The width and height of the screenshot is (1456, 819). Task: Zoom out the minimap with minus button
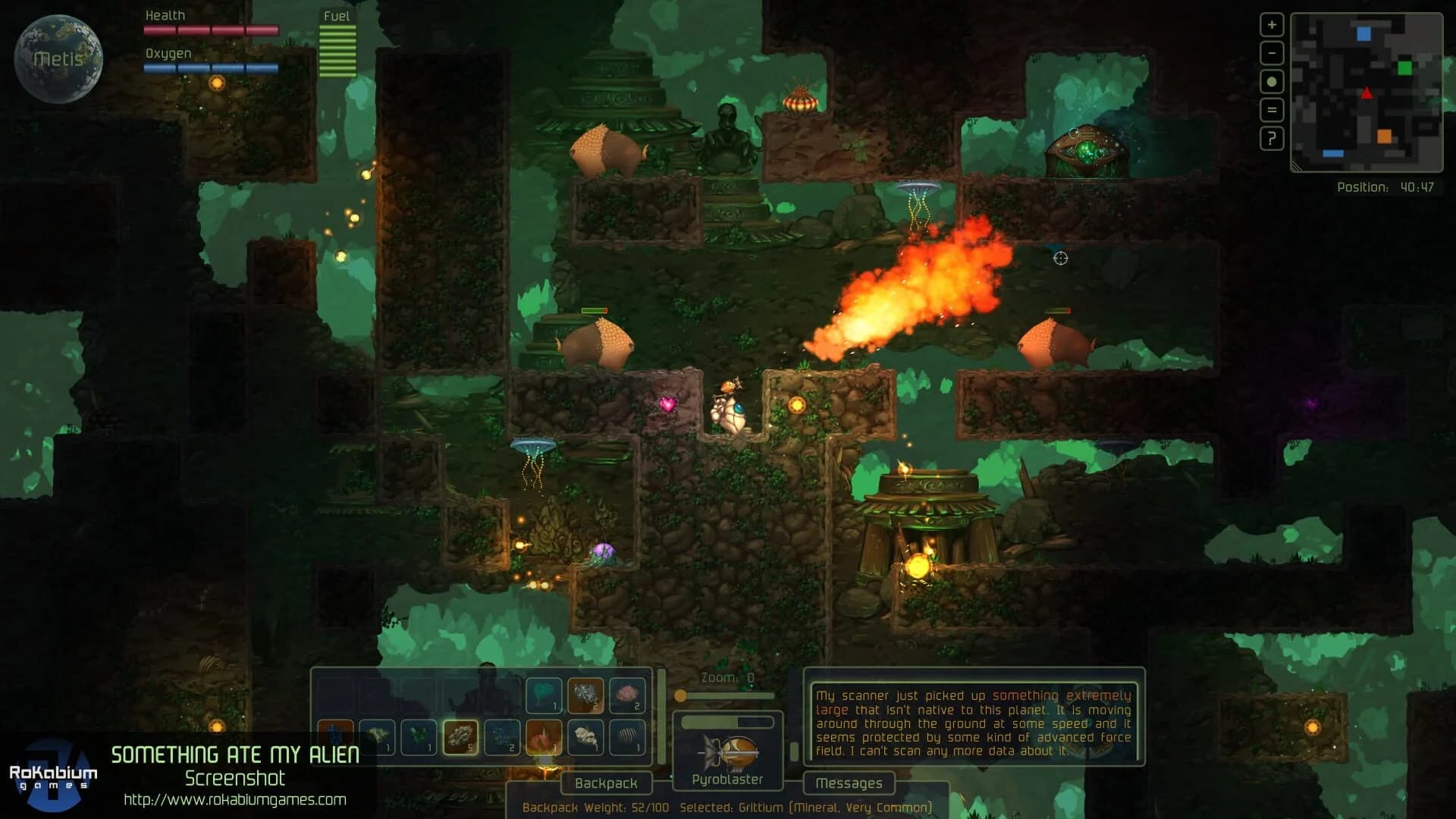(x=1272, y=53)
